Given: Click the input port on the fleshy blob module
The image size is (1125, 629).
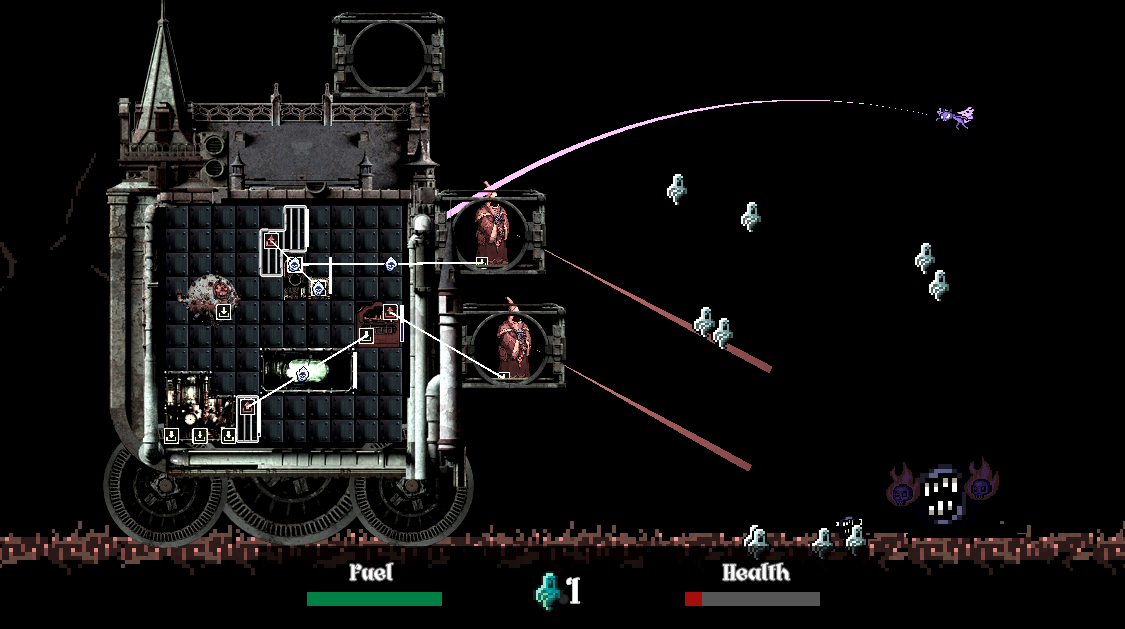Looking at the screenshot, I should click(224, 311).
